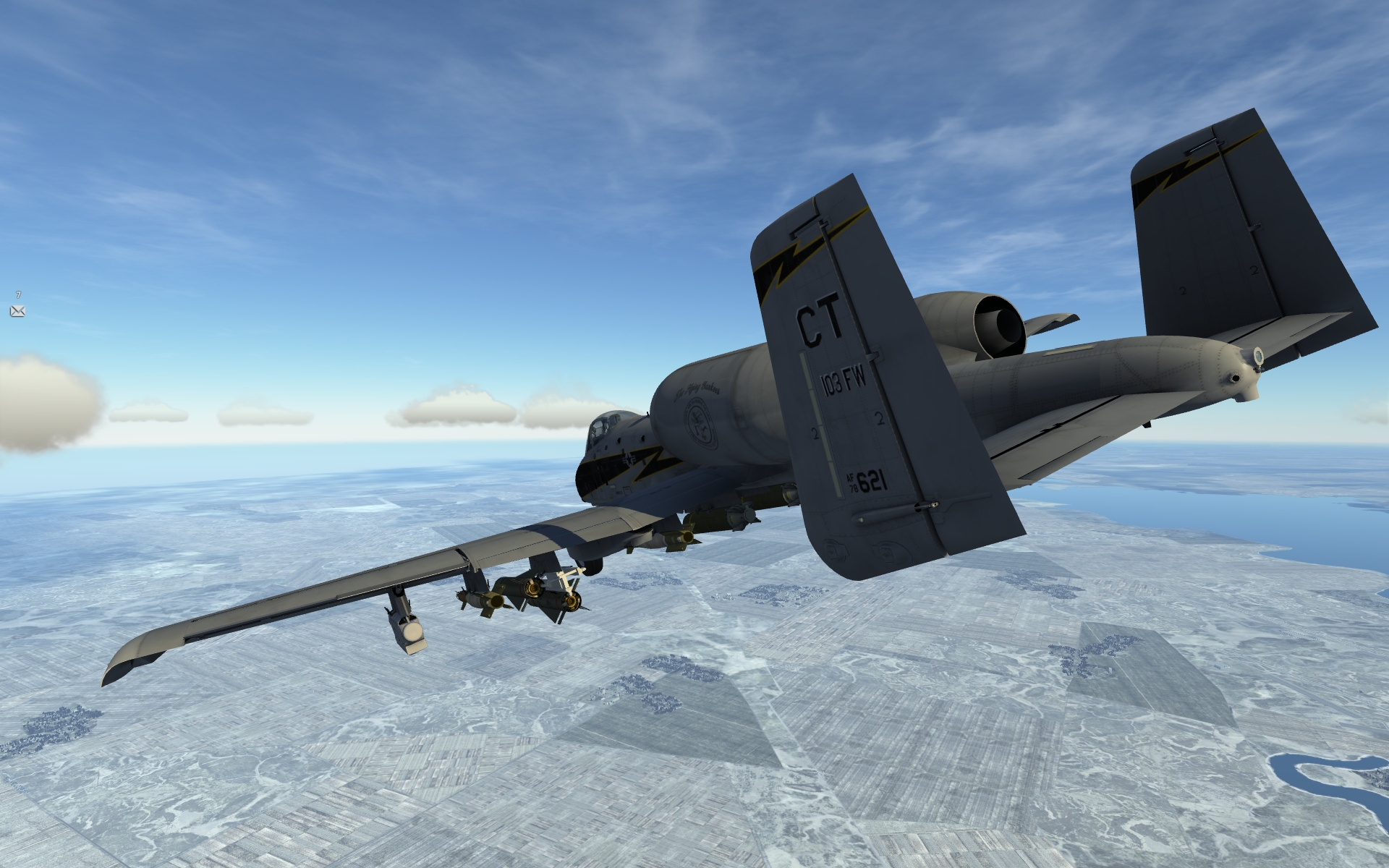Open the envelope message icon
The width and height of the screenshot is (1389, 868).
click(17, 311)
